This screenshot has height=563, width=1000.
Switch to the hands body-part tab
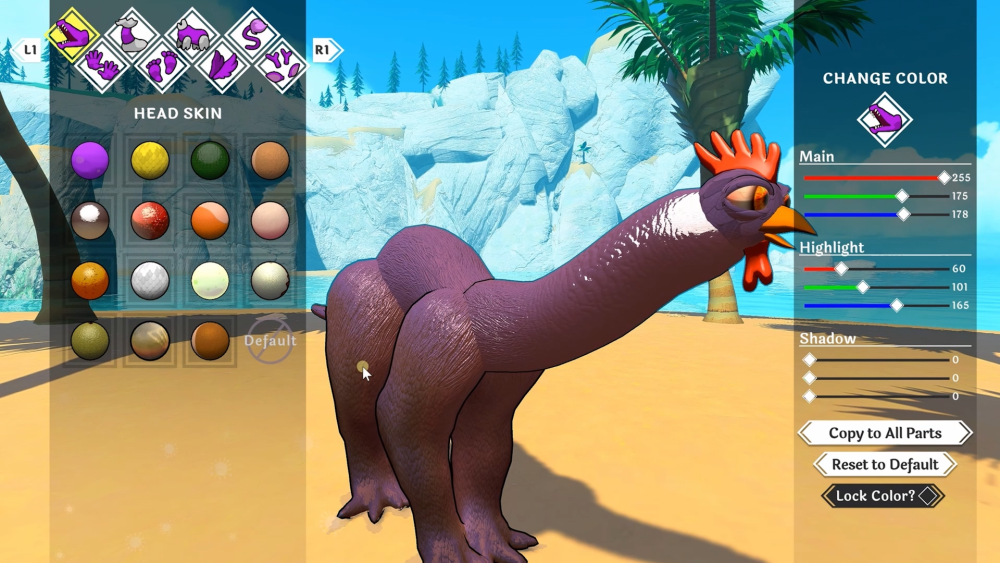(102, 67)
